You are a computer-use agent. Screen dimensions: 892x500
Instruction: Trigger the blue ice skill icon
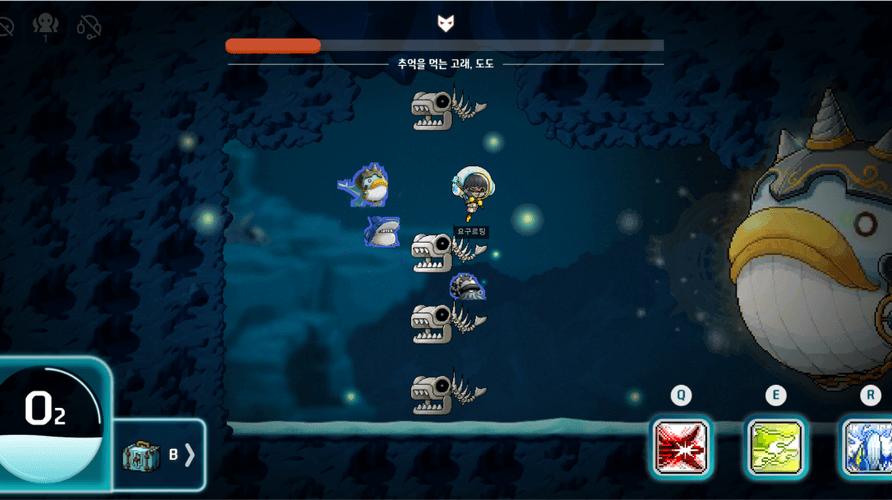[x=866, y=447]
